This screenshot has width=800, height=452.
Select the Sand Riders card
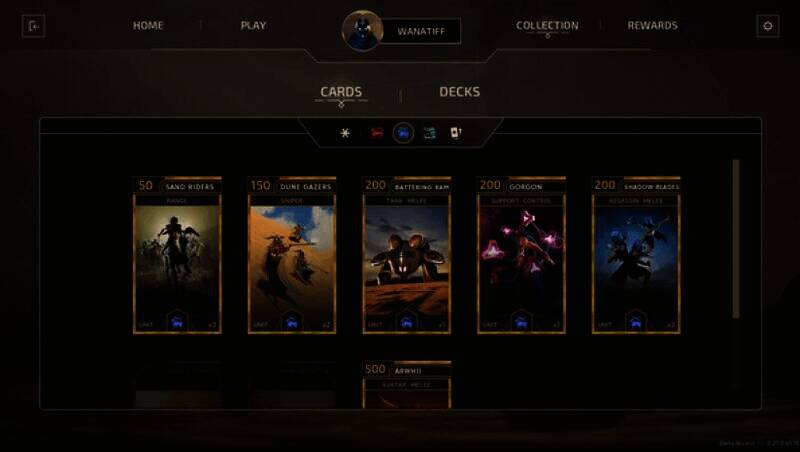pos(177,256)
